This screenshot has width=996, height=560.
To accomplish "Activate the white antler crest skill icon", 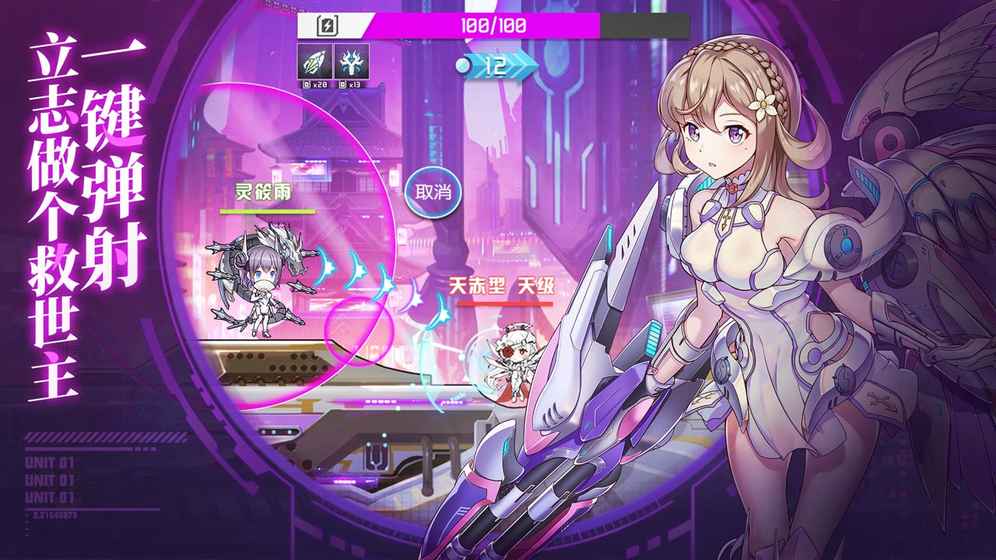I will tap(352, 62).
